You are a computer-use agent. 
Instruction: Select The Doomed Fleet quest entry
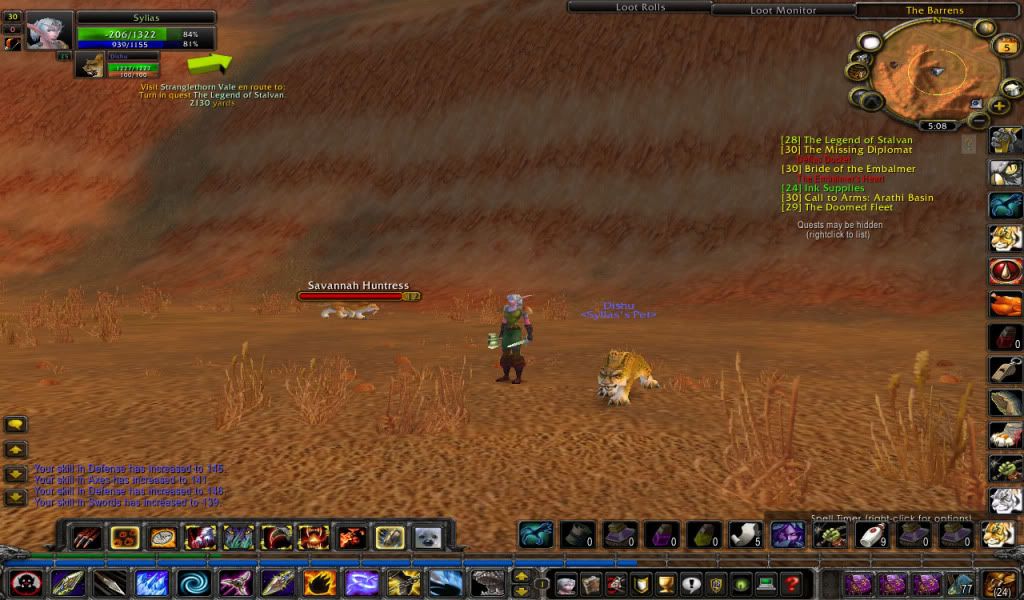click(x=837, y=208)
